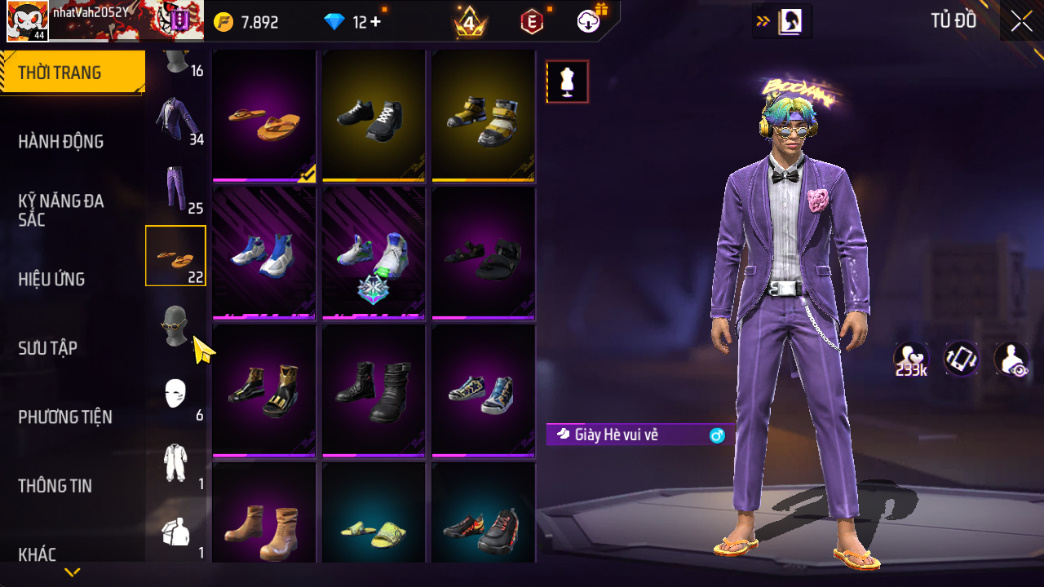The image size is (1044, 587).
Task: Open the mannequin outfit preset button
Action: coord(567,82)
